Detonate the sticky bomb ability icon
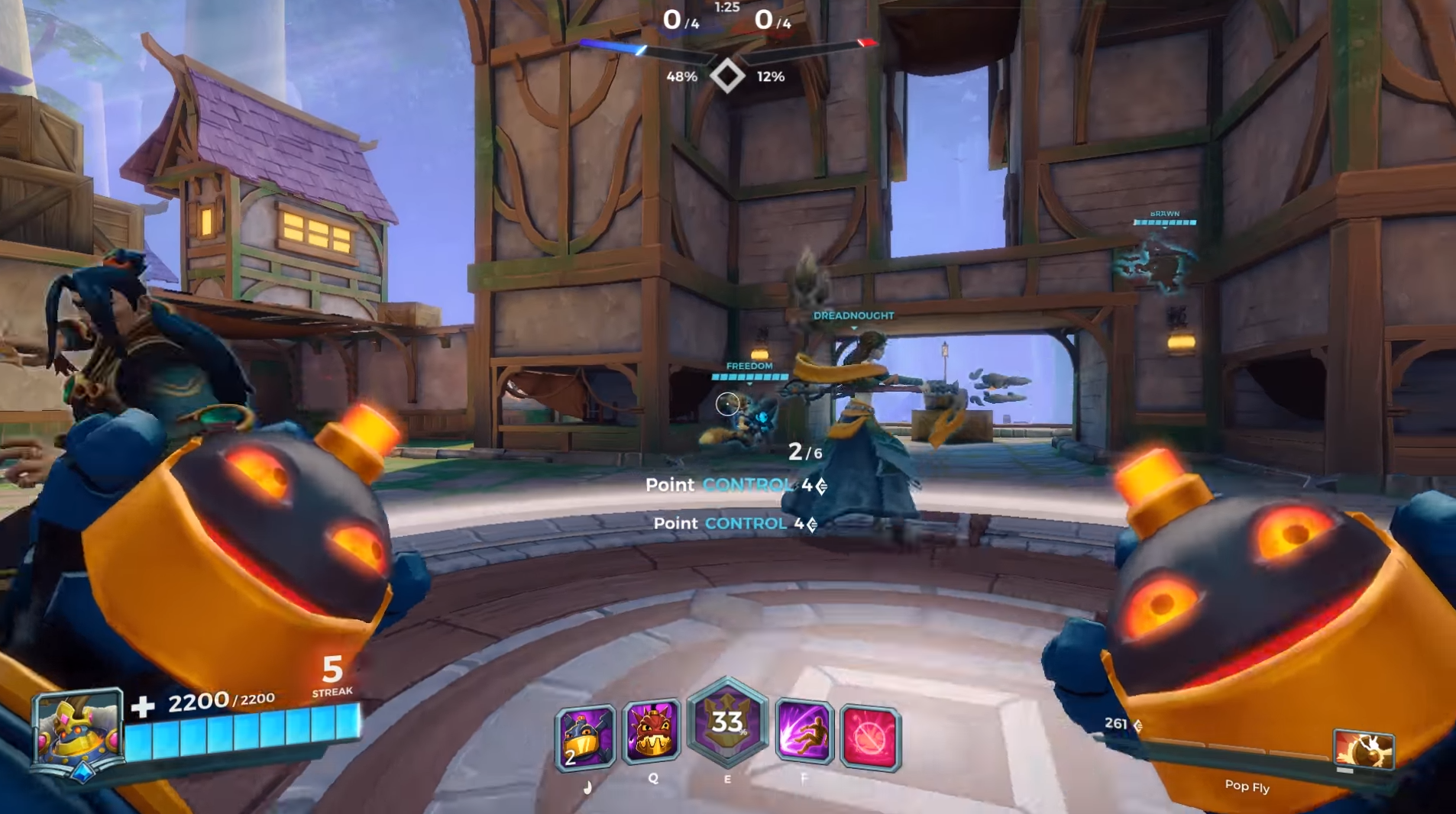This screenshot has width=1456, height=814. 585,736
